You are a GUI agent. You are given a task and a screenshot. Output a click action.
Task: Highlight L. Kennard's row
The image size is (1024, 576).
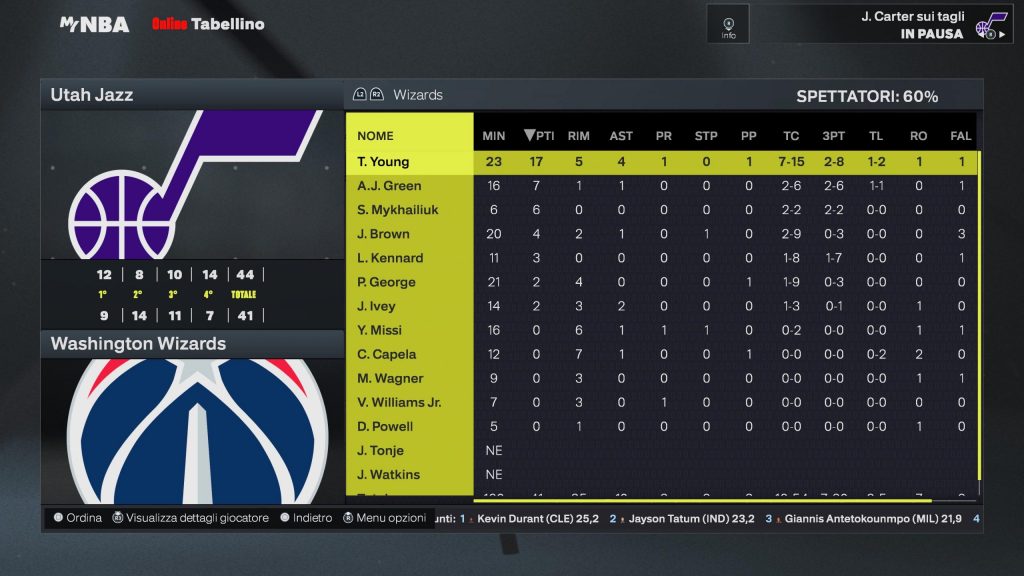point(390,258)
